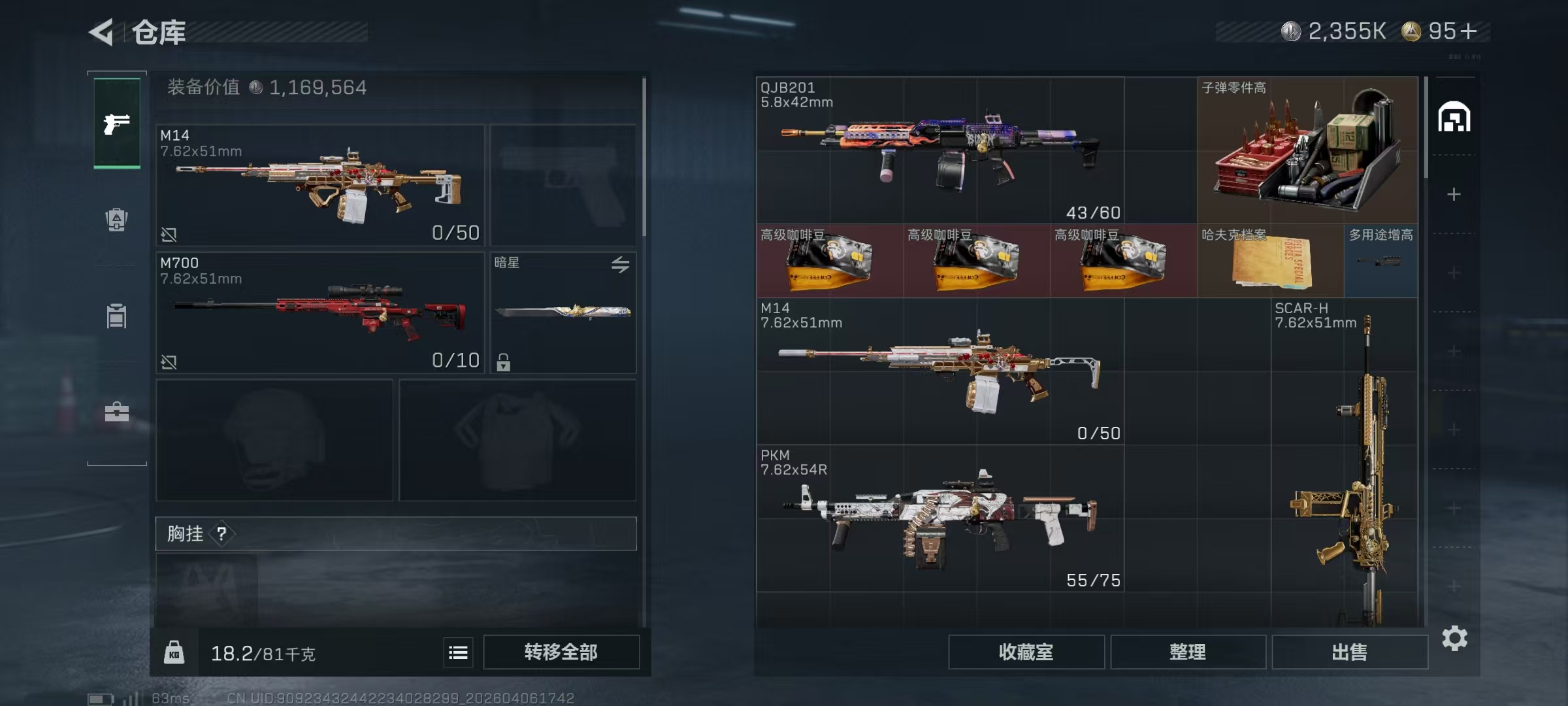The height and width of the screenshot is (706, 1568).
Task: Click the 出售 sell button
Action: coord(1349,652)
